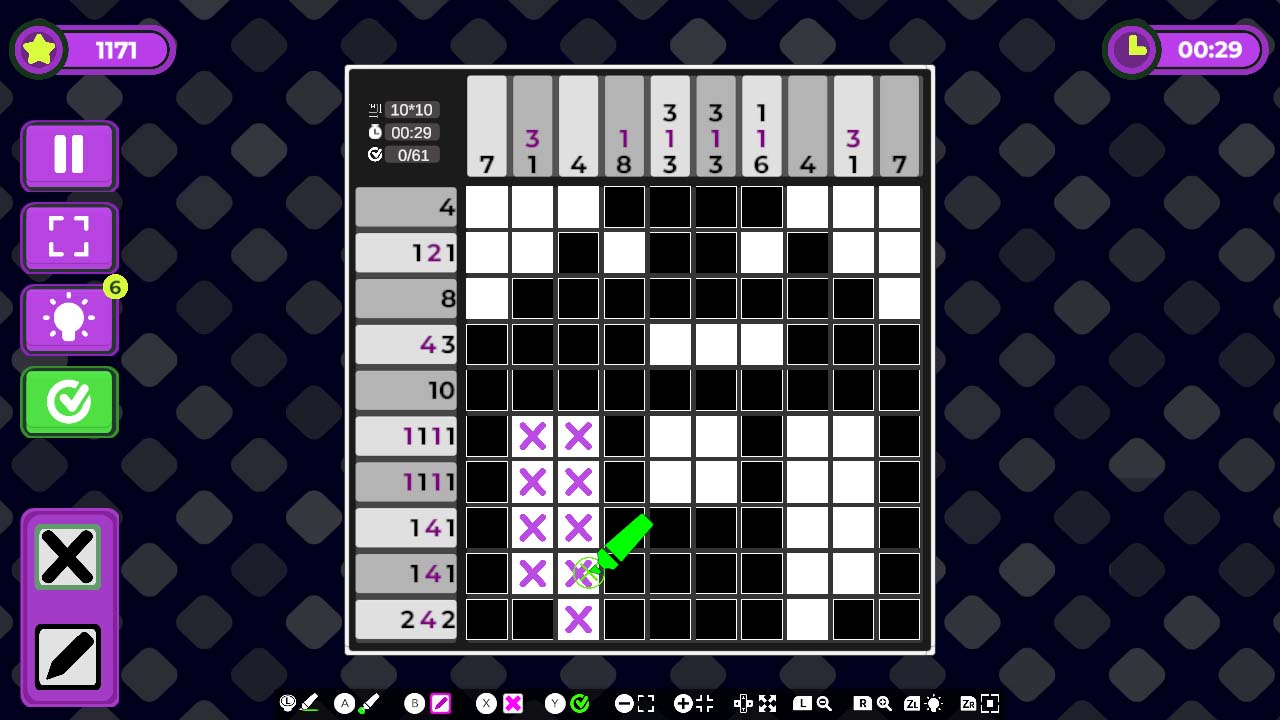Activate the ZL brightness icon
The height and width of the screenshot is (720, 1280).
coord(934,703)
